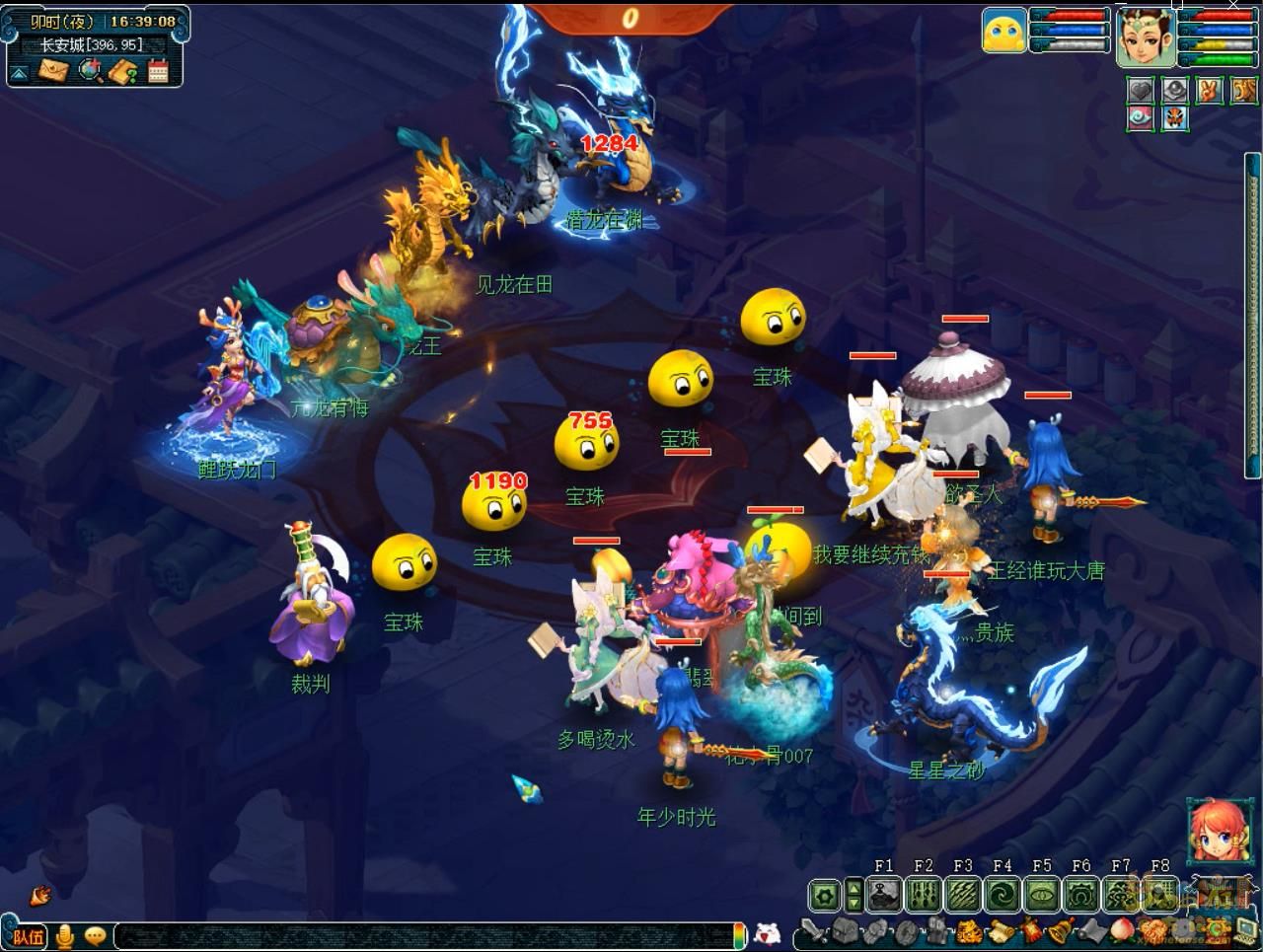Viewport: 1263px width, 952px height.
Task: Select the yellow pet portrait
Action: pos(1003,30)
